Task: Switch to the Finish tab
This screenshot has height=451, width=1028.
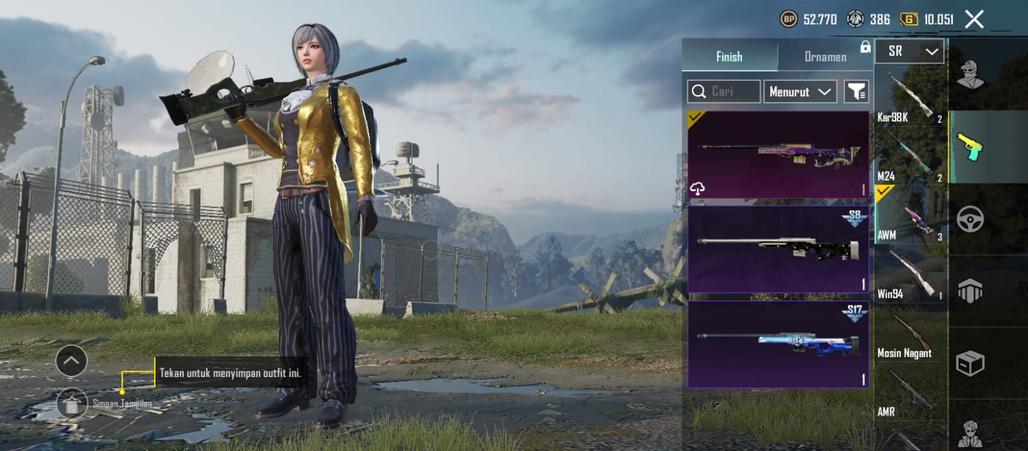Action: click(x=729, y=57)
